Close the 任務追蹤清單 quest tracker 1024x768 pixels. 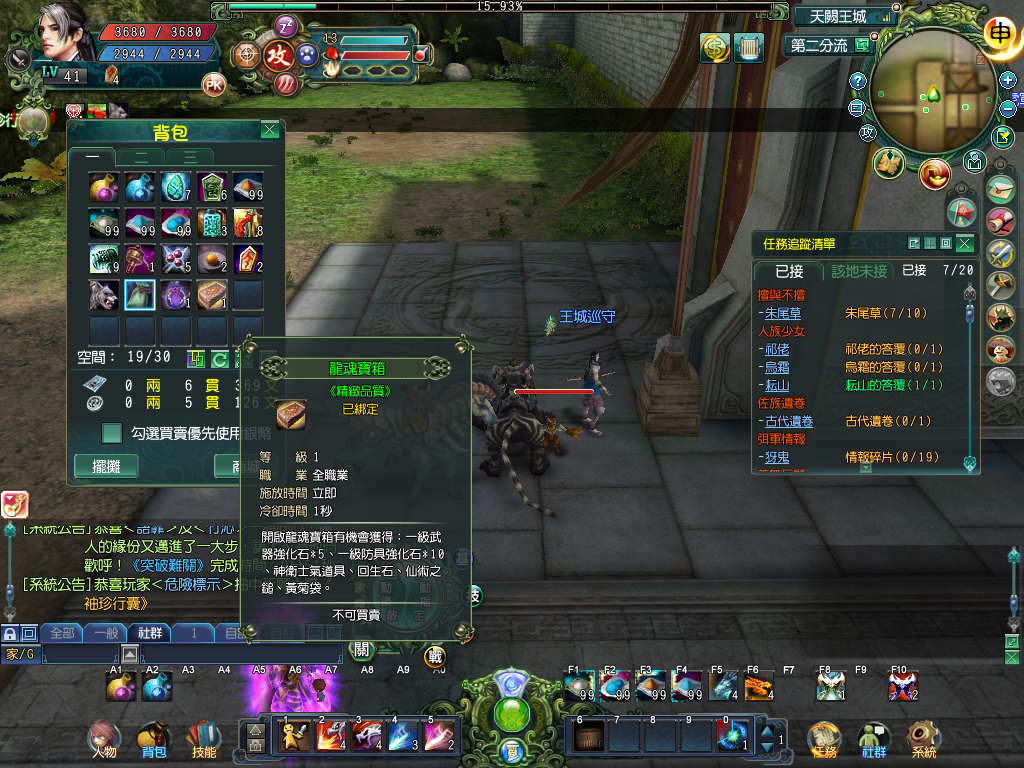click(964, 243)
